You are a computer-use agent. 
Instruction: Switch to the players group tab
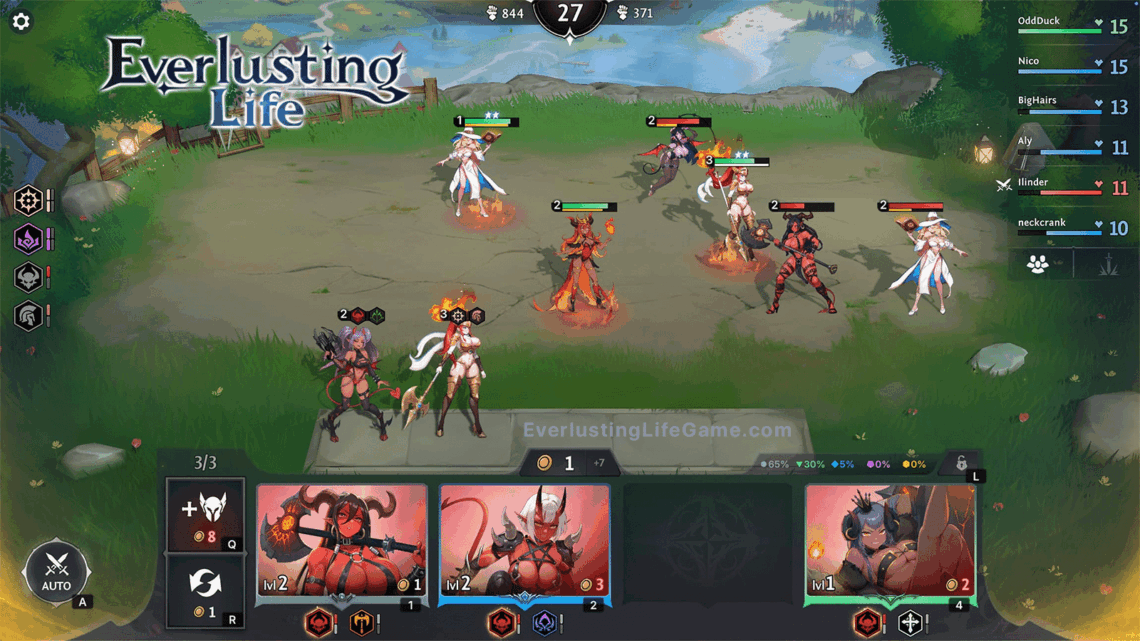click(x=1038, y=265)
